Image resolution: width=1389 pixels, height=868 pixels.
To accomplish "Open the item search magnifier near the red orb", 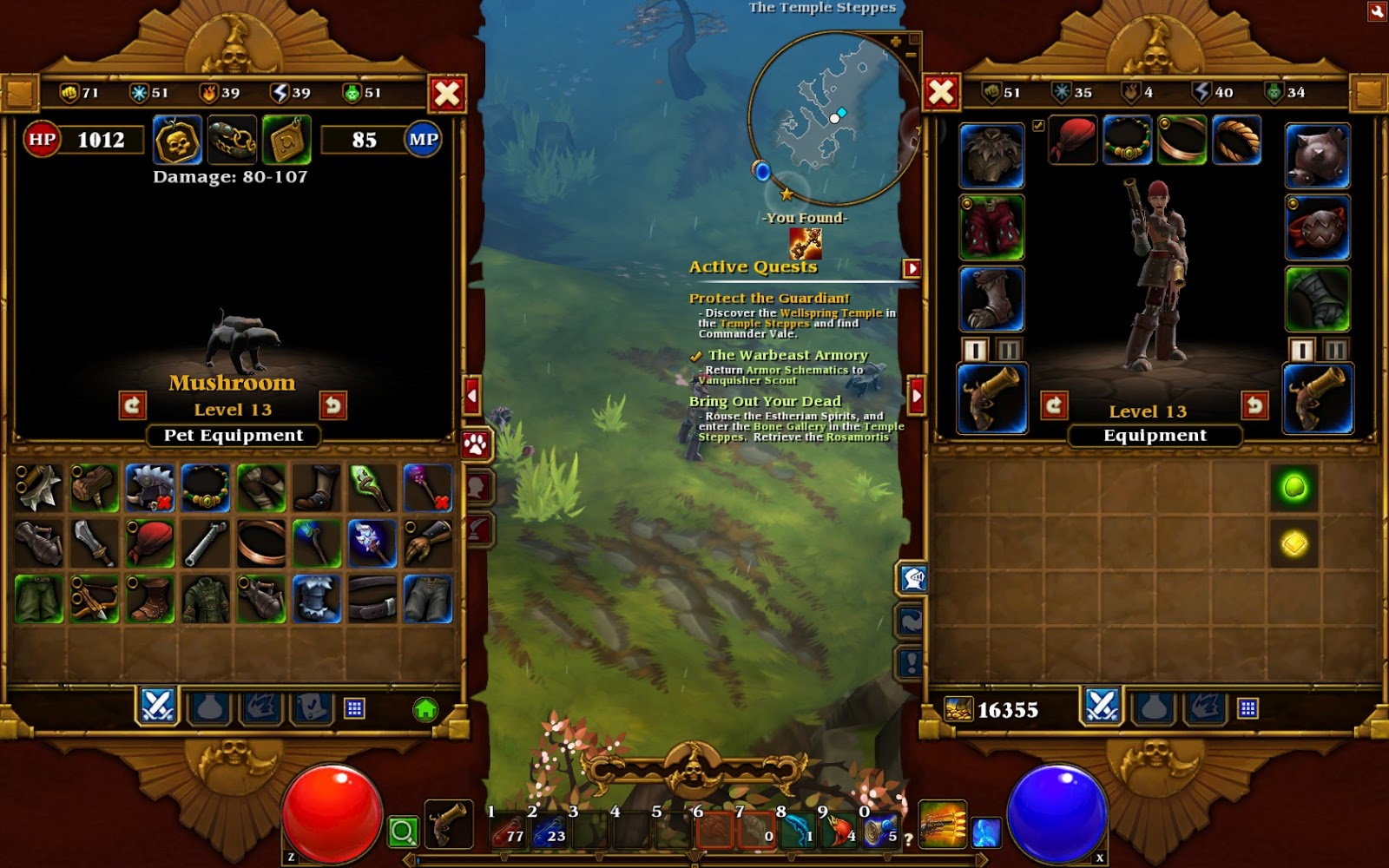I will [x=401, y=830].
